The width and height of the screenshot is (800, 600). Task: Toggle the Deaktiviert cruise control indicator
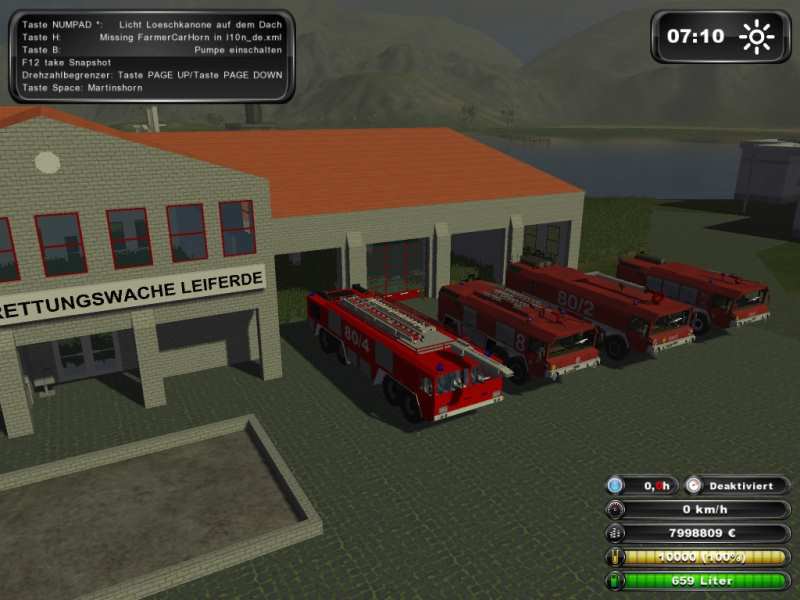click(738, 485)
